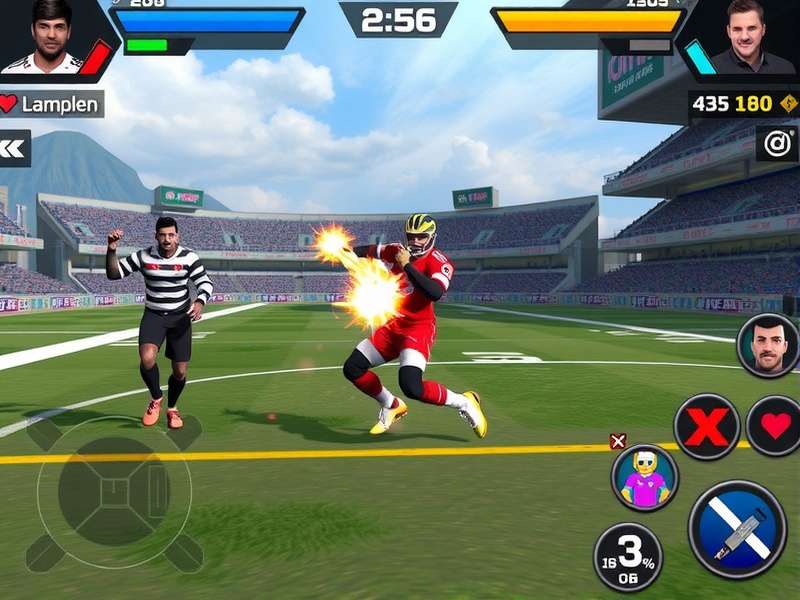This screenshot has height=600, width=800.
Task: Tap the double-arrow back button
Action: pos(14,148)
